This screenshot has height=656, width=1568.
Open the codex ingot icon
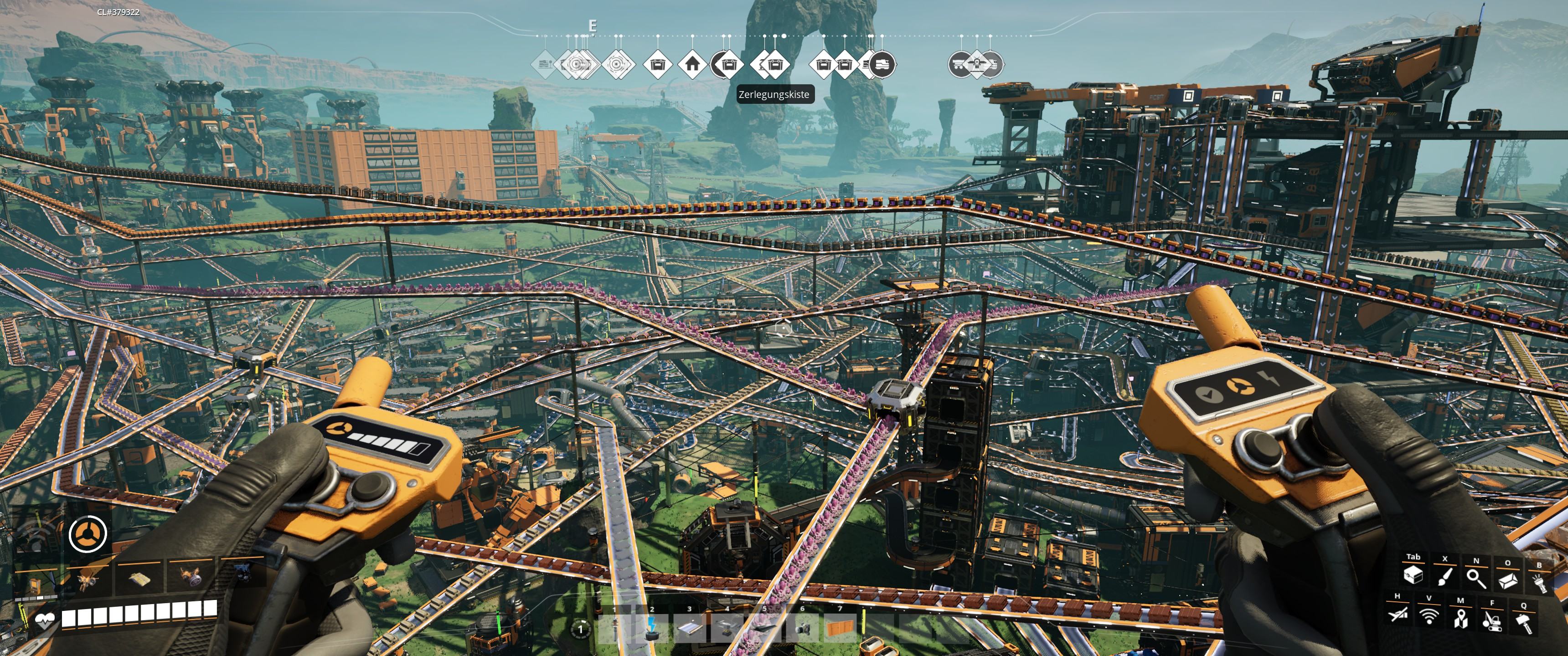tap(1507, 579)
